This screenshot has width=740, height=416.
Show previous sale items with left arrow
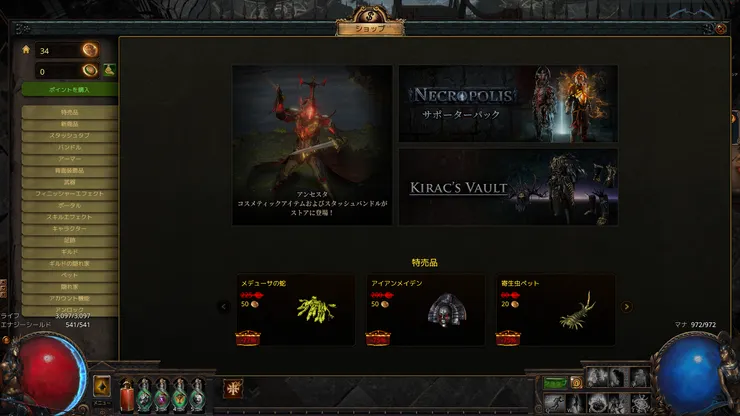[224, 307]
